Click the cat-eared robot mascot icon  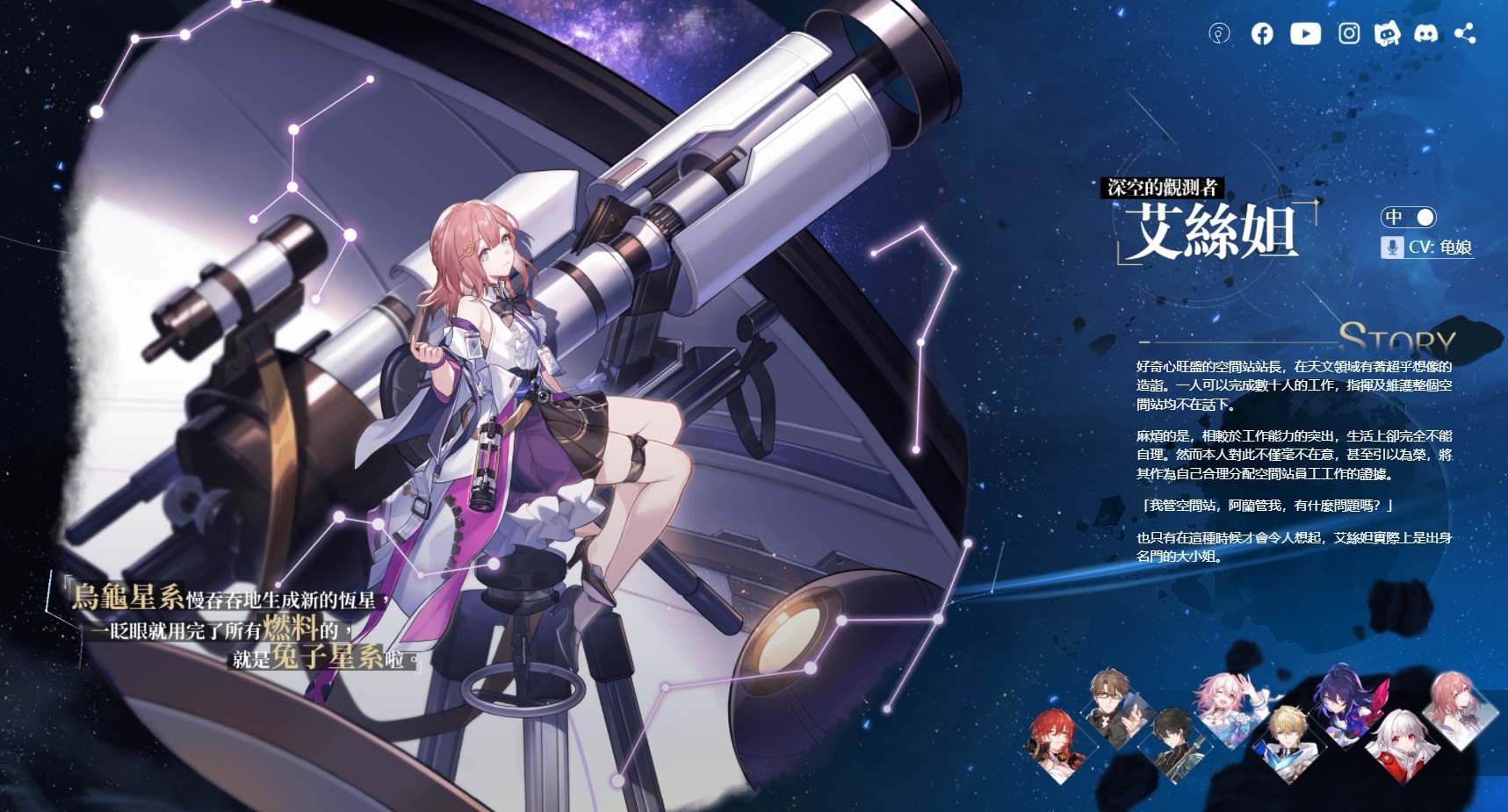coord(1387,34)
